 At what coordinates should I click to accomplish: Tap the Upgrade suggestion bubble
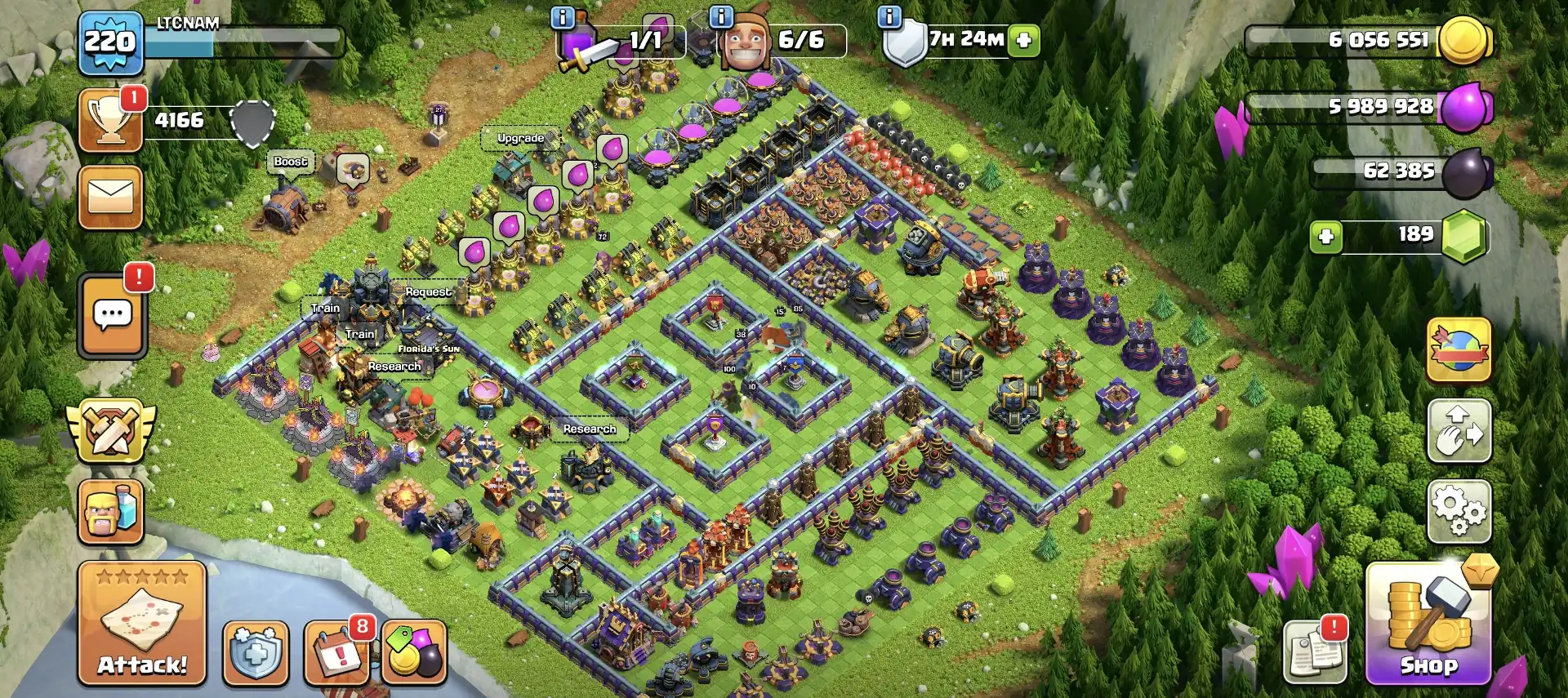520,138
